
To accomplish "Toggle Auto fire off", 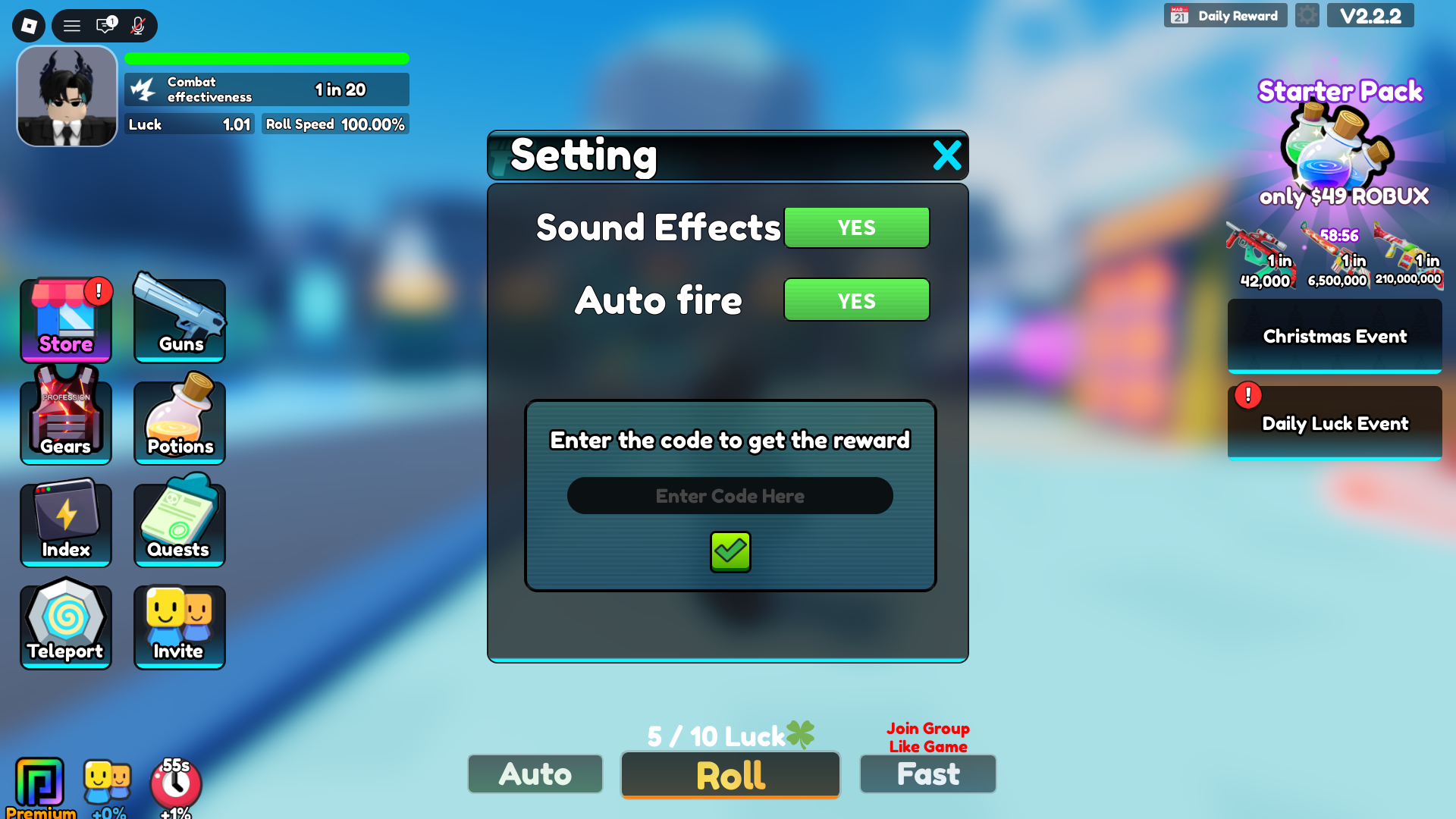I will coord(856,300).
